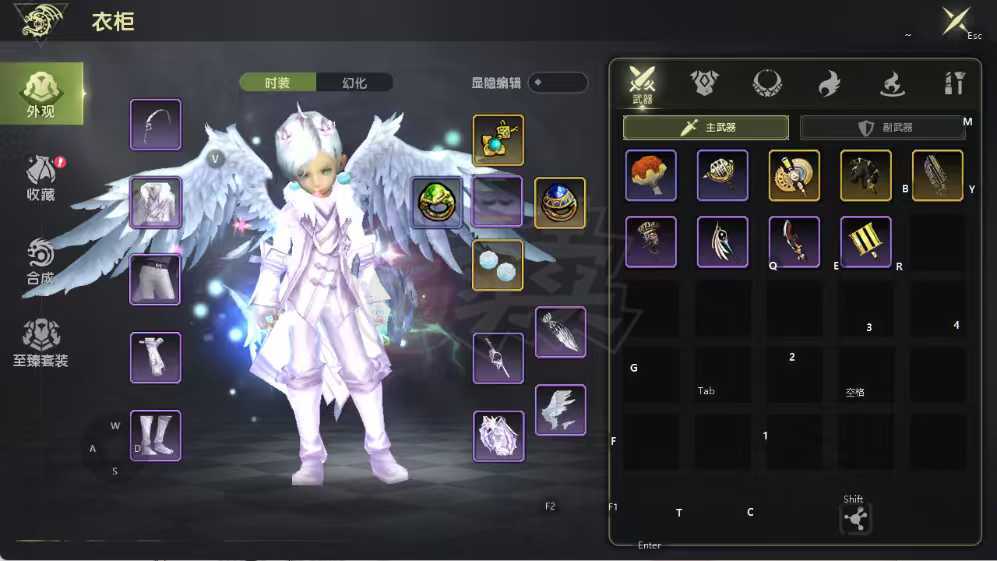Select the green gem ring slot
997x561 pixels.
437,203
